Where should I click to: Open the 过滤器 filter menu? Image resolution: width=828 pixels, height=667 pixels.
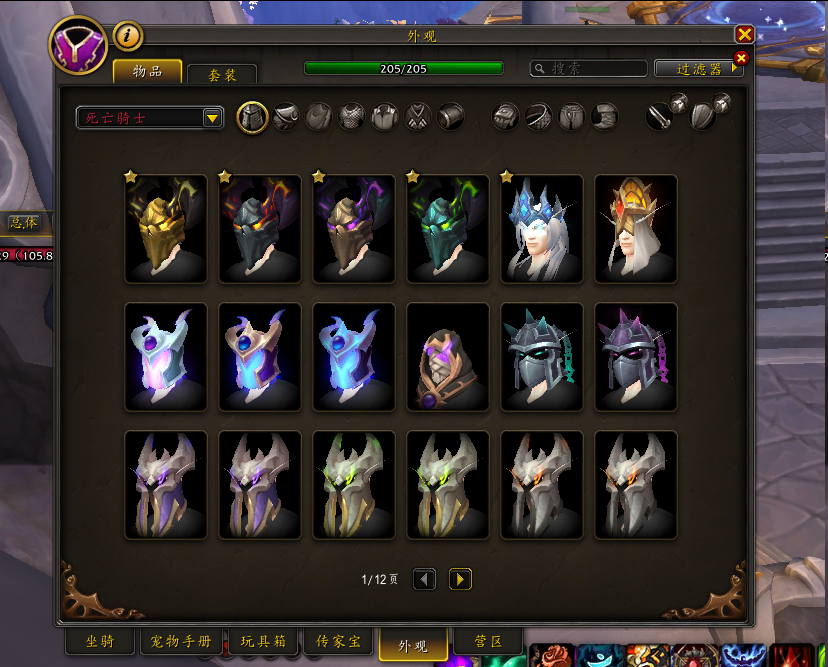tap(698, 69)
